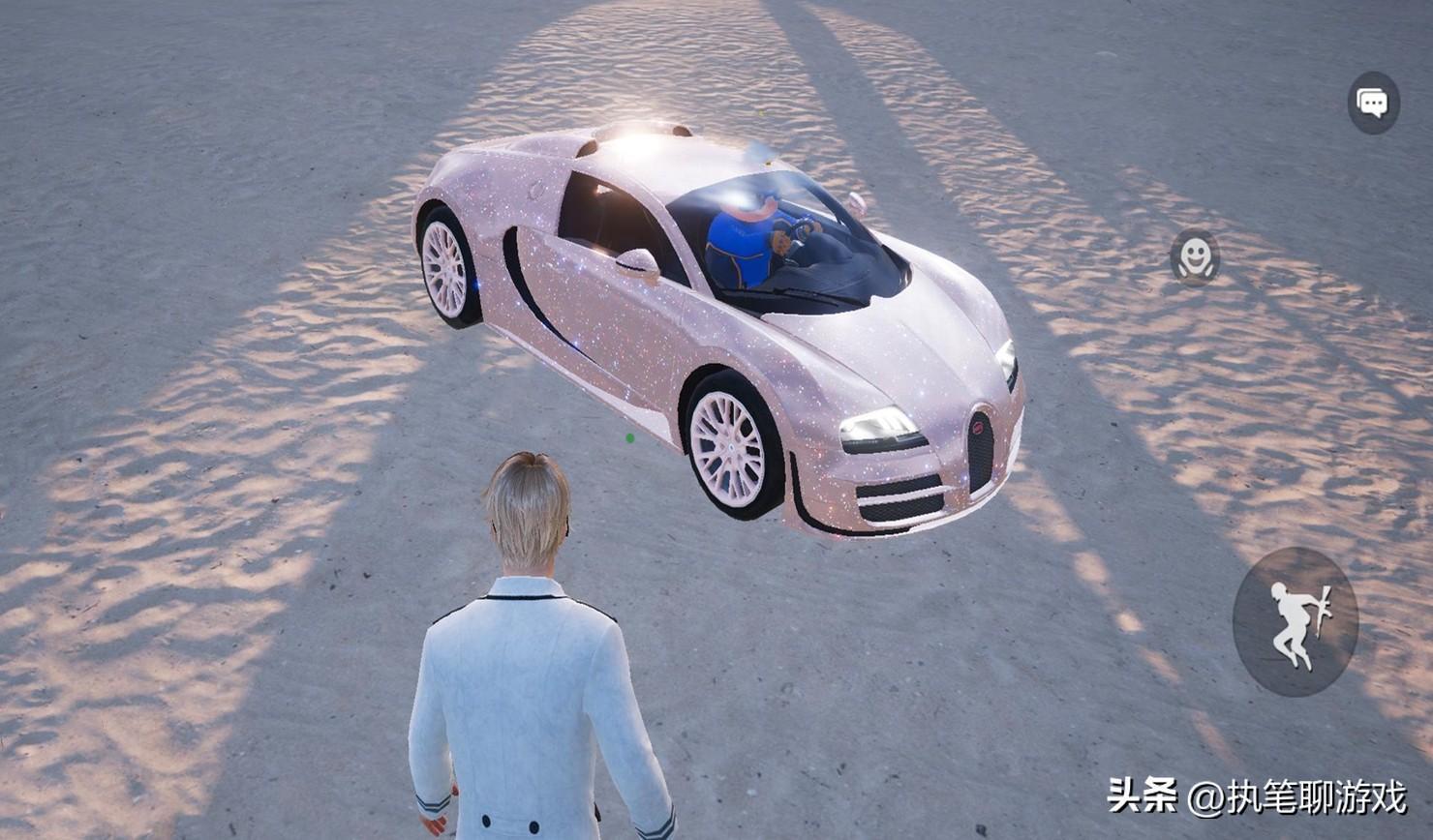
Task: Activate the dancing figure emote button
Action: pyautogui.click(x=1296, y=621)
